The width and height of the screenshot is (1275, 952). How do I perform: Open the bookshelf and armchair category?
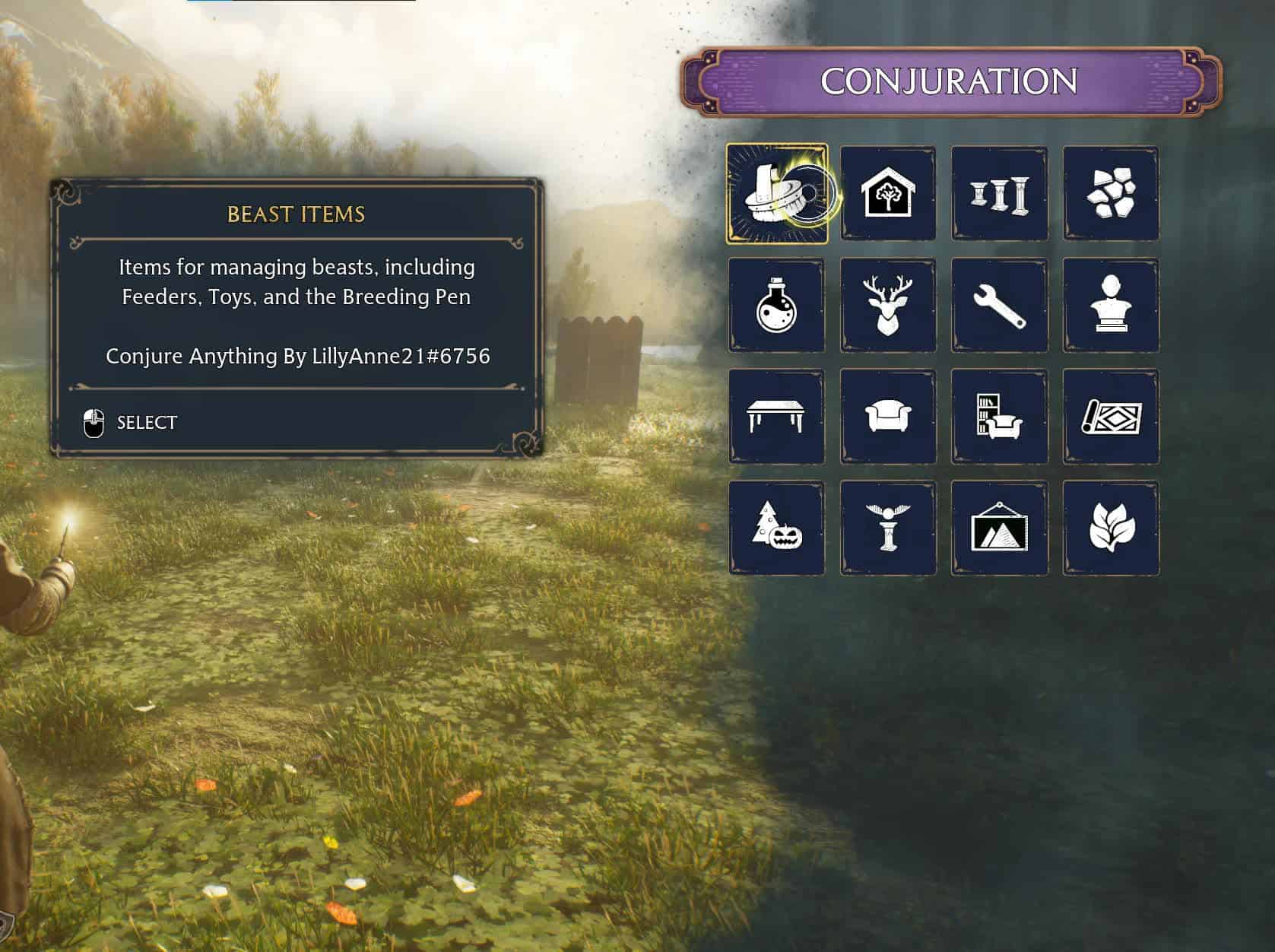tap(999, 417)
